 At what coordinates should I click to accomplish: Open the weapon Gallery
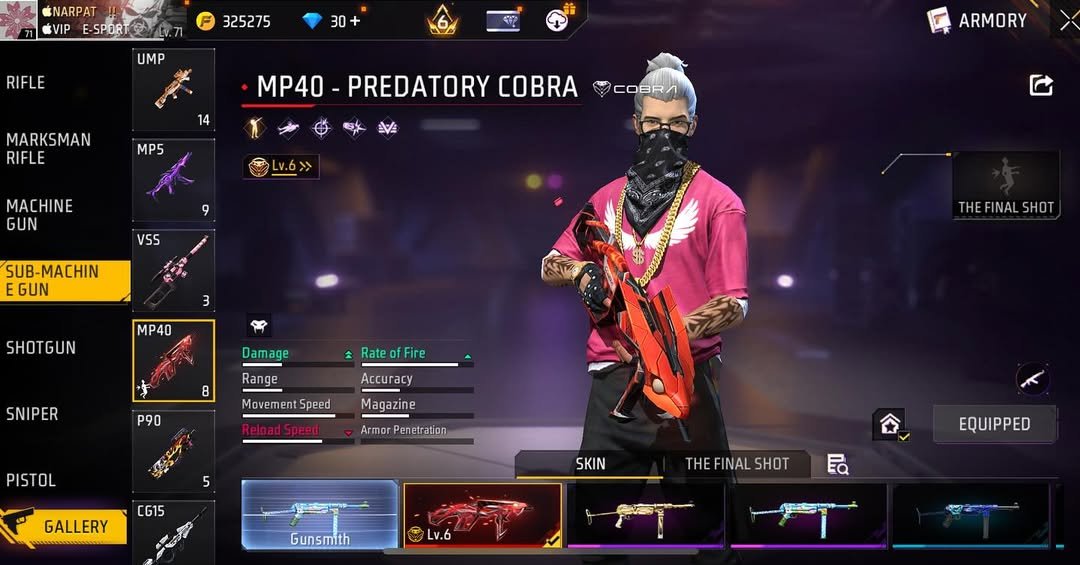pos(64,526)
